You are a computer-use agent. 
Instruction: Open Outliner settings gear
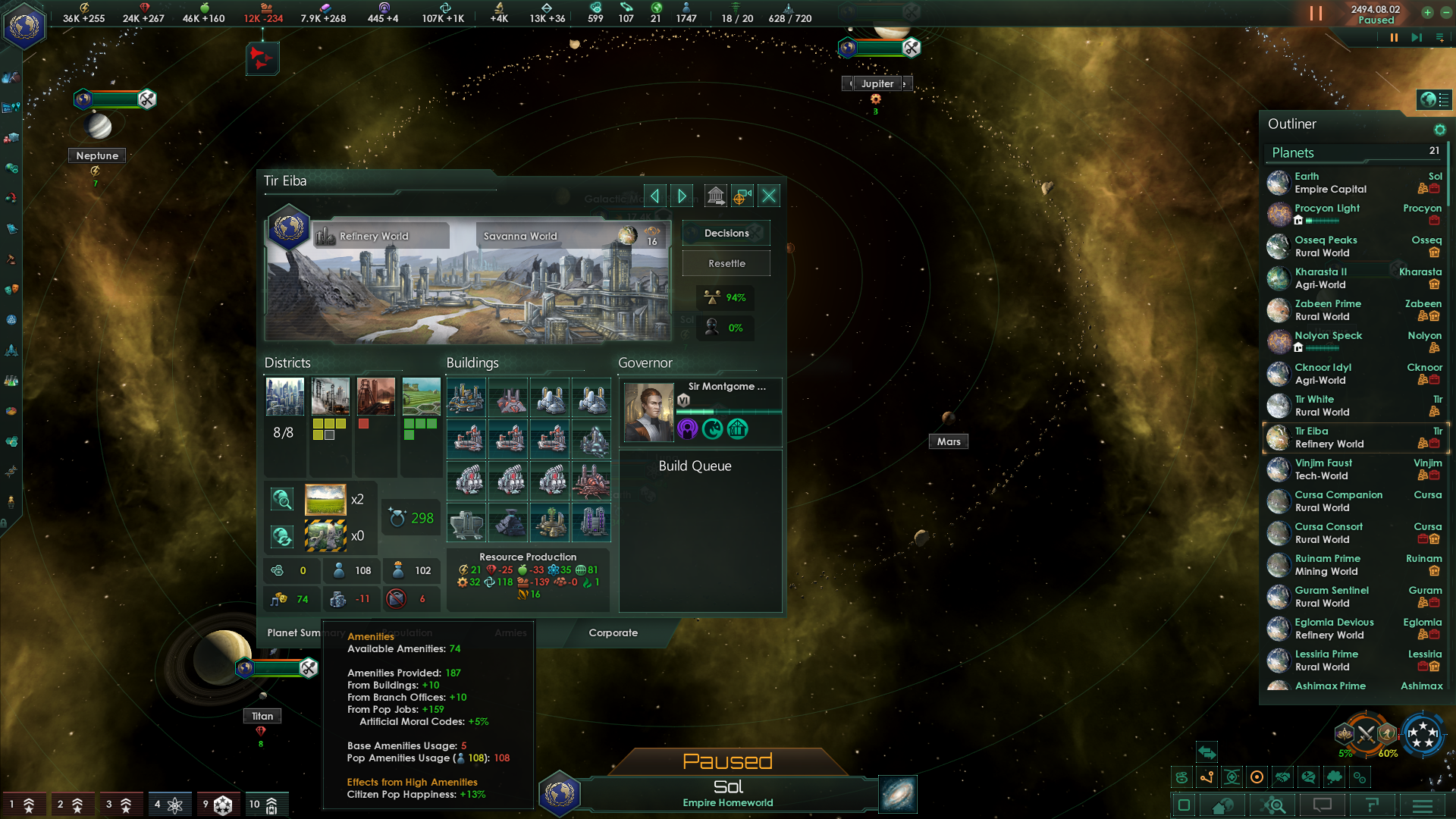coord(1439,130)
